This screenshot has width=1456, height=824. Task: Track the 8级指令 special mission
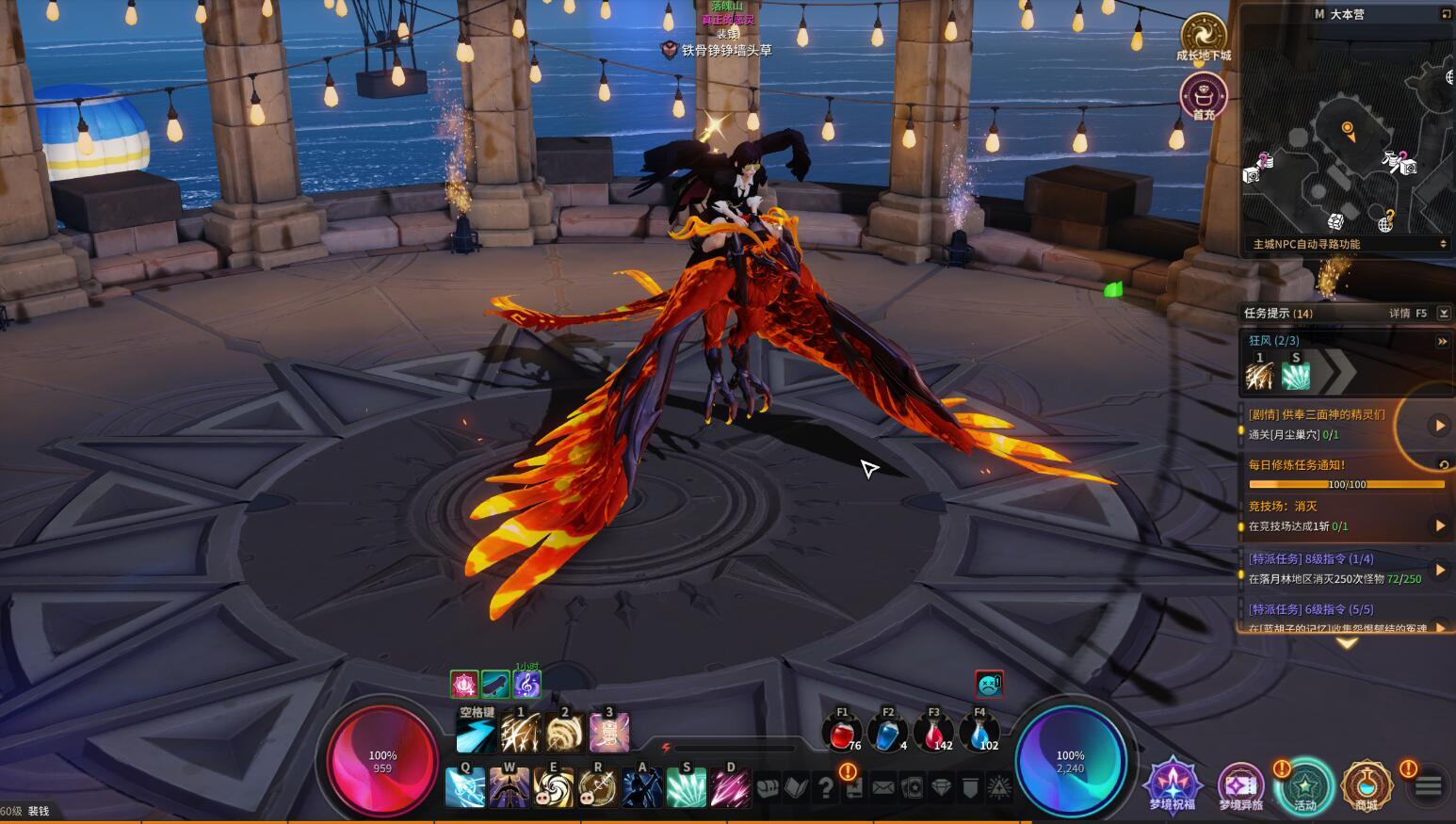tap(1439, 569)
